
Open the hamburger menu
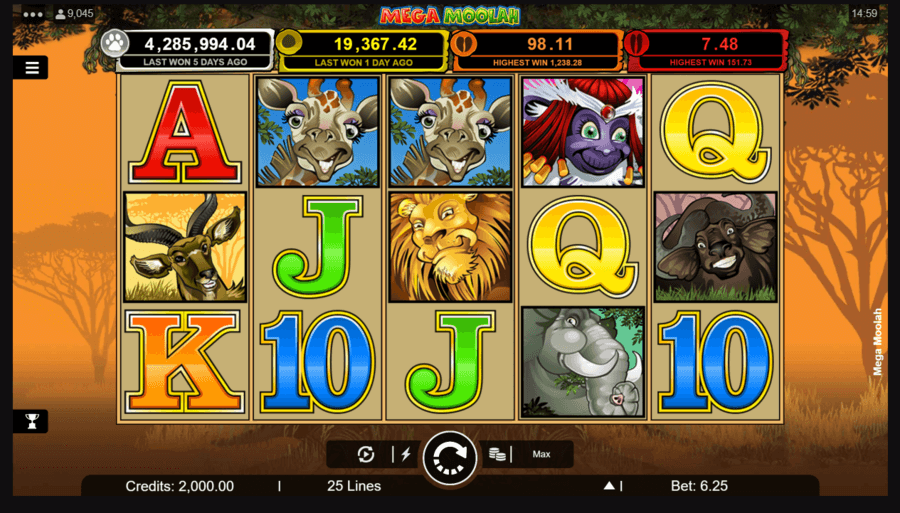point(31,68)
